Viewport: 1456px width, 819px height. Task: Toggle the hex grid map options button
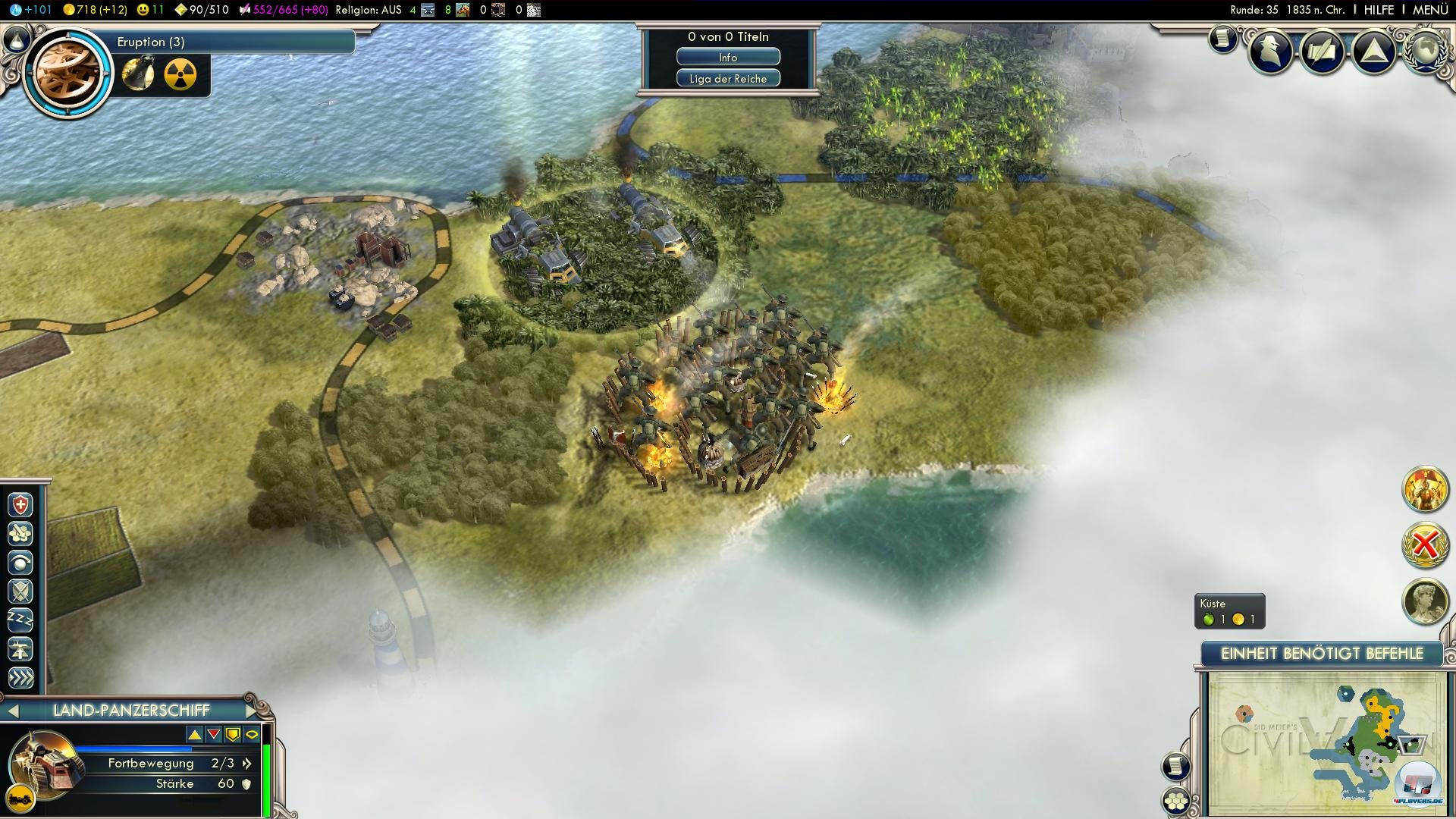(1176, 801)
